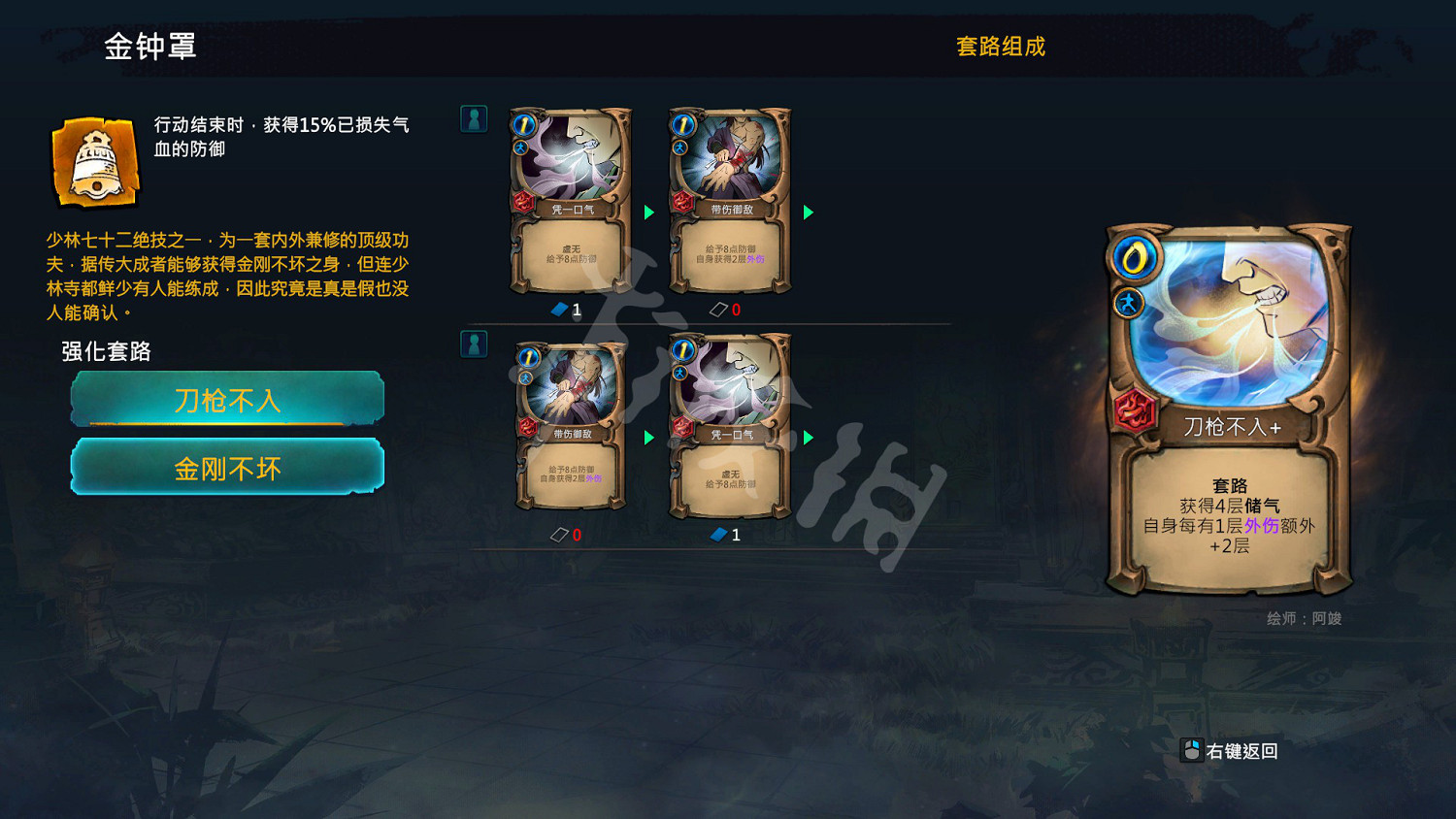Open the 套路组成 tab
This screenshot has width=1456, height=819.
tap(1001, 47)
